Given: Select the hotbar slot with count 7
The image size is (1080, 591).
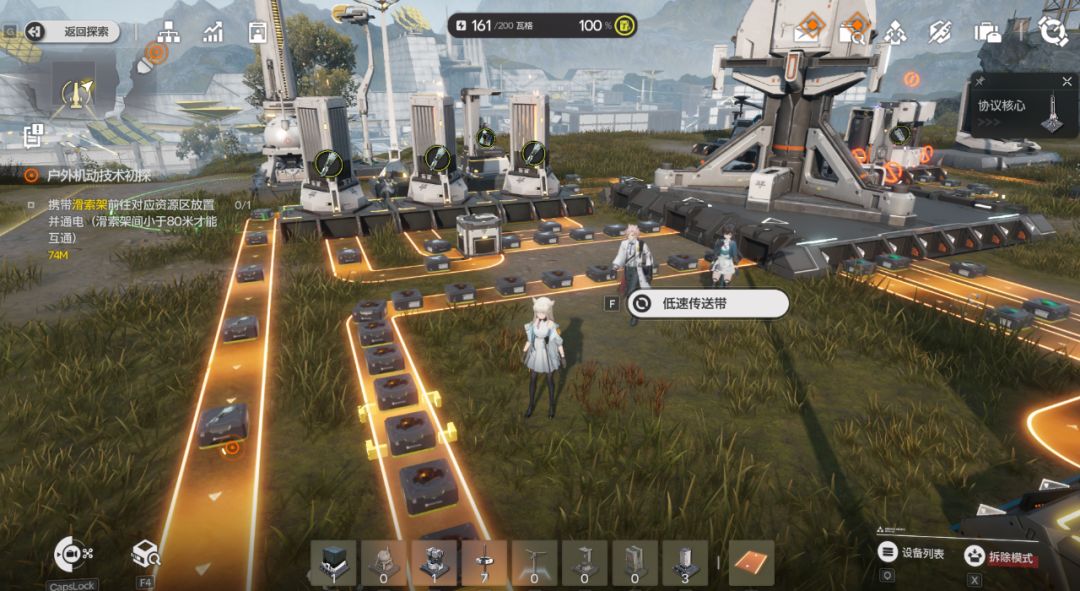Looking at the screenshot, I should pyautogui.click(x=484, y=562).
